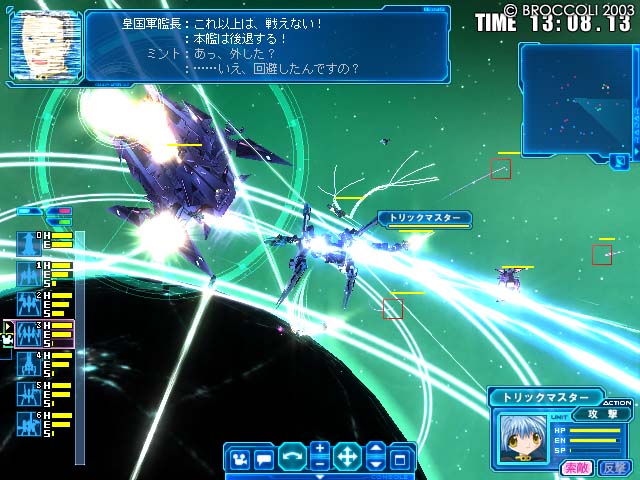
Task: Select unit 1 in the fleet list
Action: [x=29, y=273]
